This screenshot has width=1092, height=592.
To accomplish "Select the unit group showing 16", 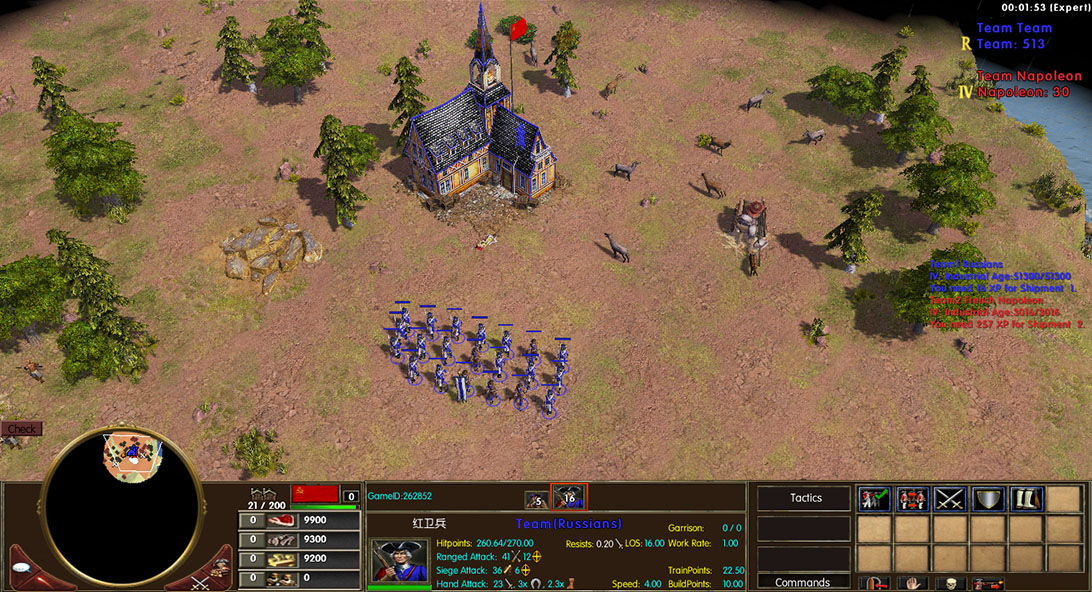I will (569, 497).
